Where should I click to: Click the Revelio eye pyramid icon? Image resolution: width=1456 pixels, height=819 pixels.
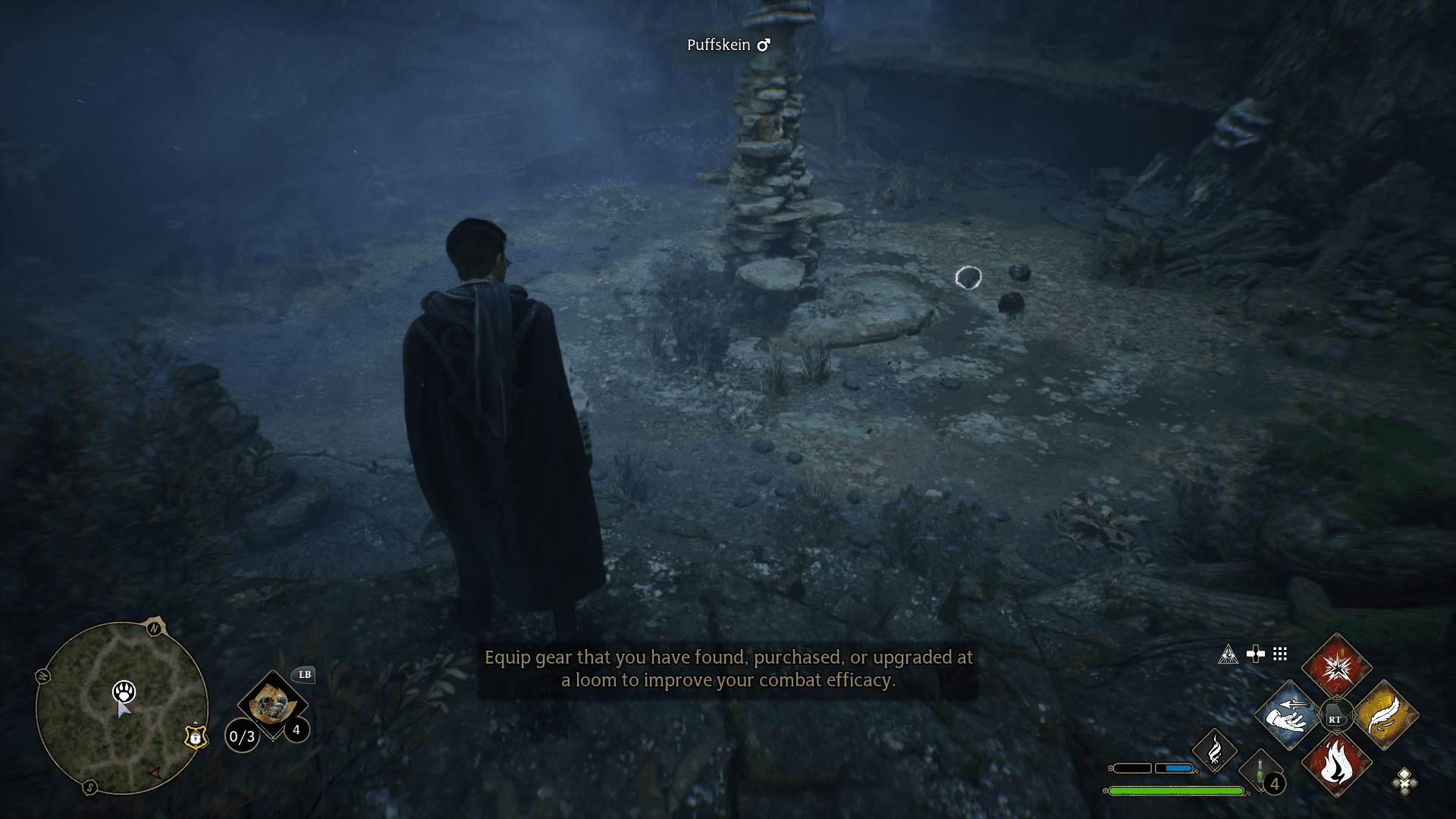point(1229,654)
